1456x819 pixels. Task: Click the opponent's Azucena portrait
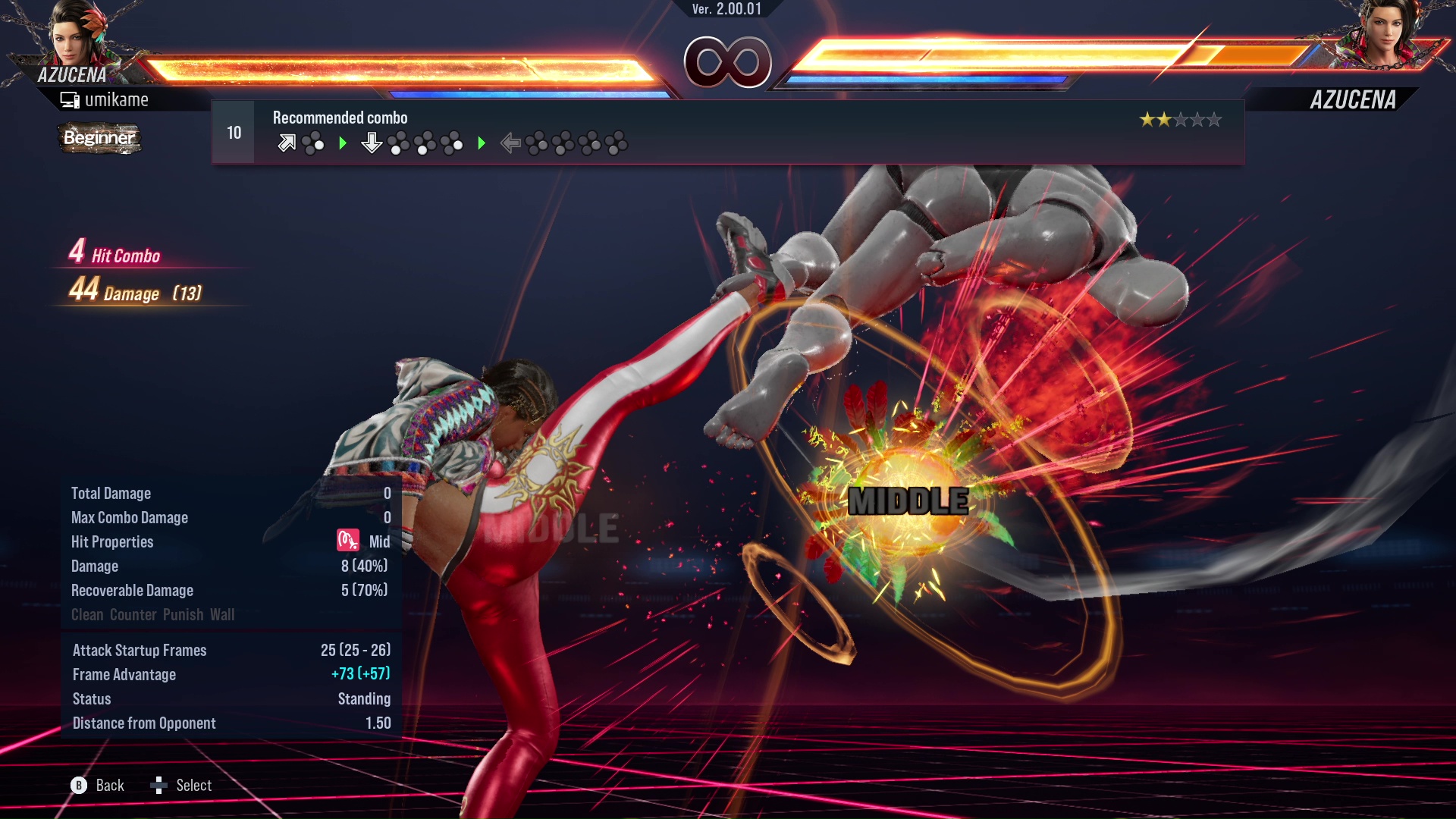pos(1384,34)
